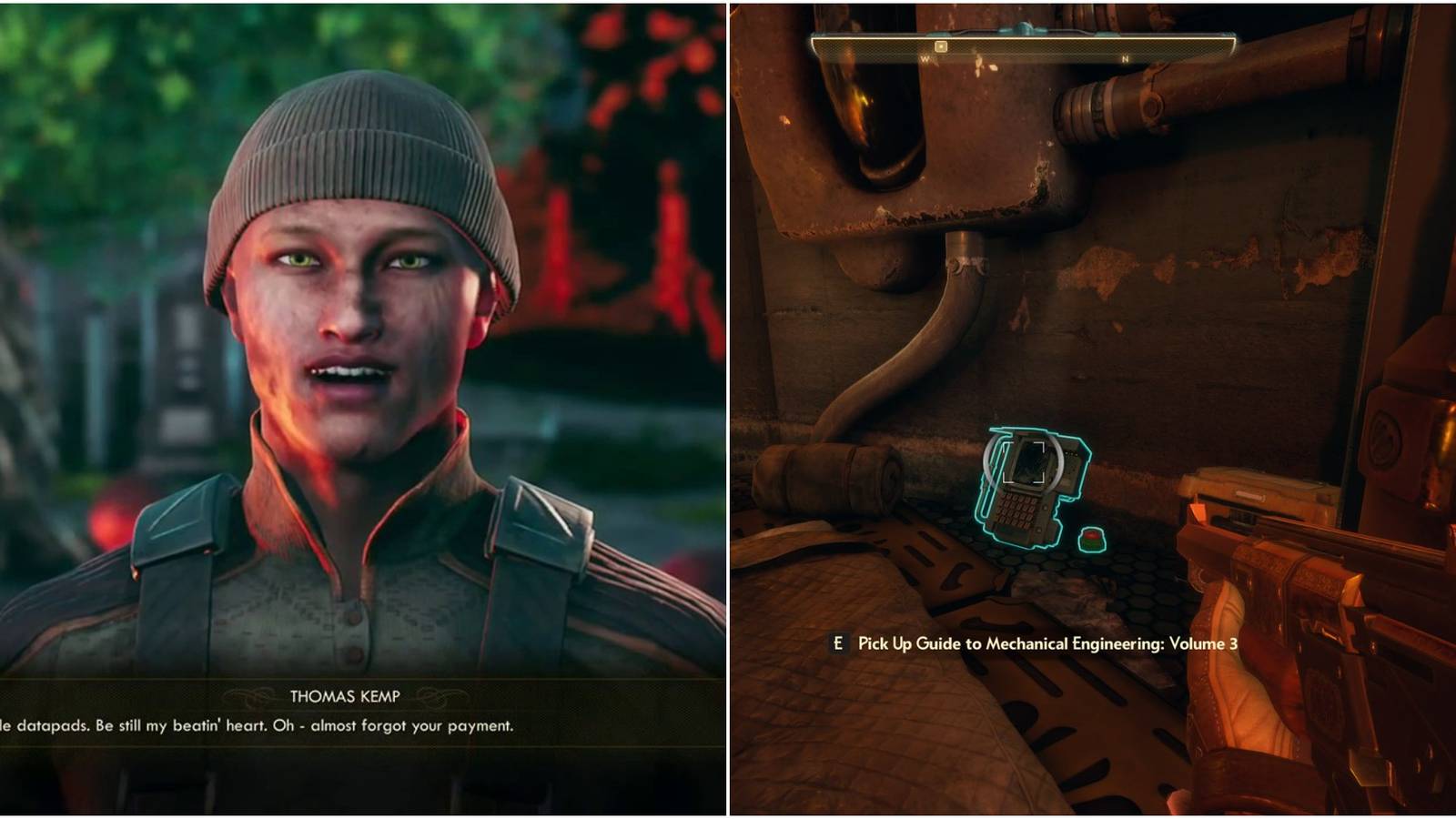This screenshot has height=819, width=1456.
Task: Click the E key prompt icon
Action: click(x=839, y=642)
